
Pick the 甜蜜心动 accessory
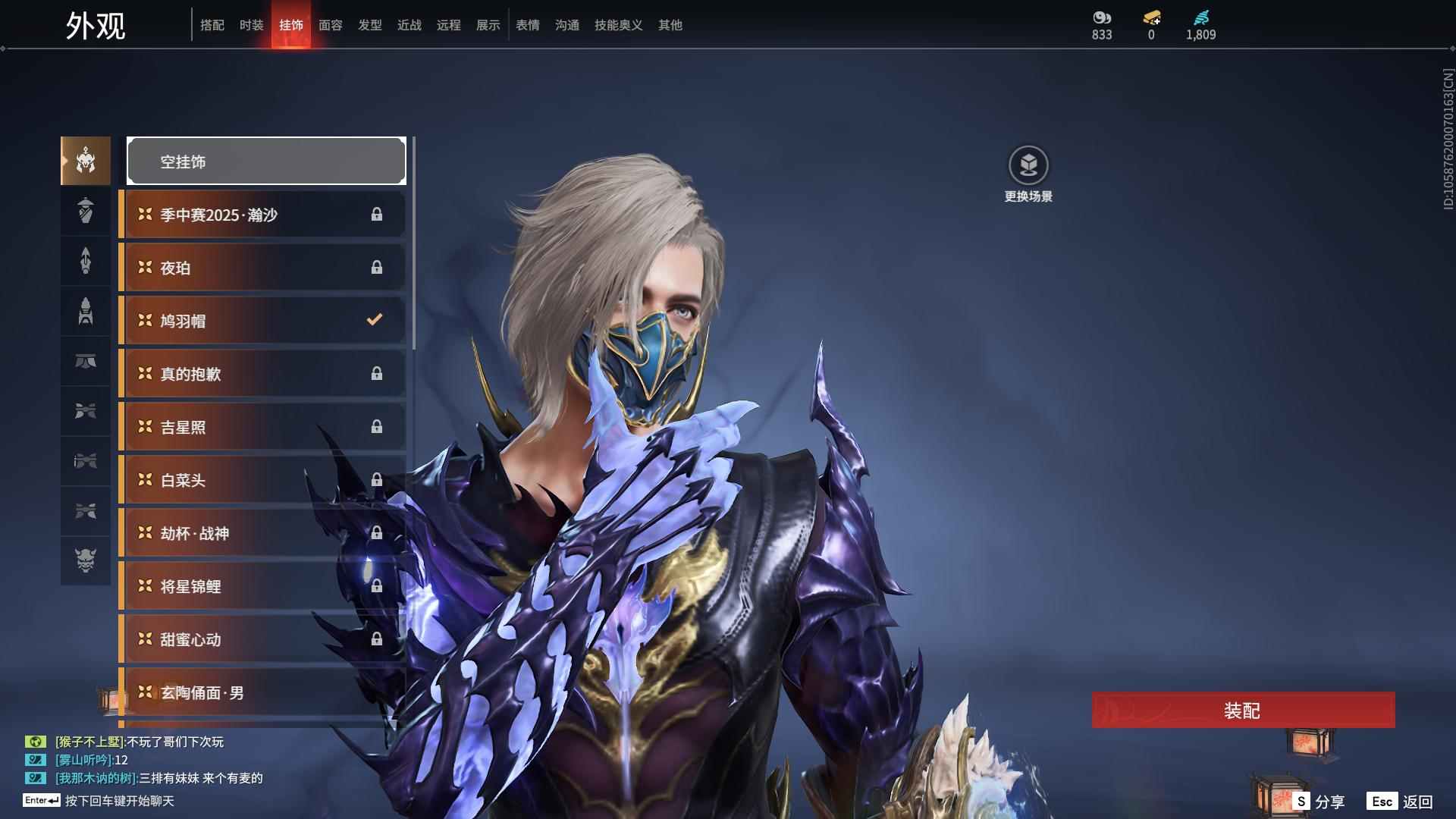point(262,639)
